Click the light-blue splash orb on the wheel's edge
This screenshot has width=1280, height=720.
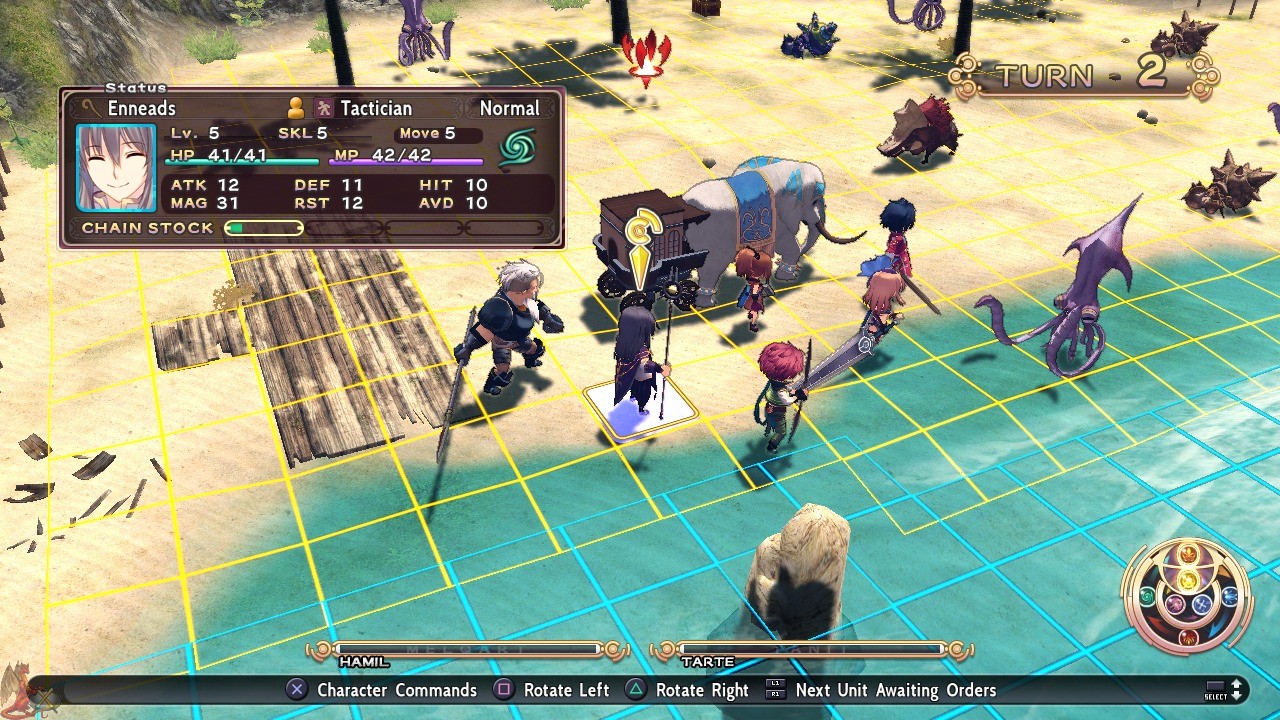click(1230, 597)
